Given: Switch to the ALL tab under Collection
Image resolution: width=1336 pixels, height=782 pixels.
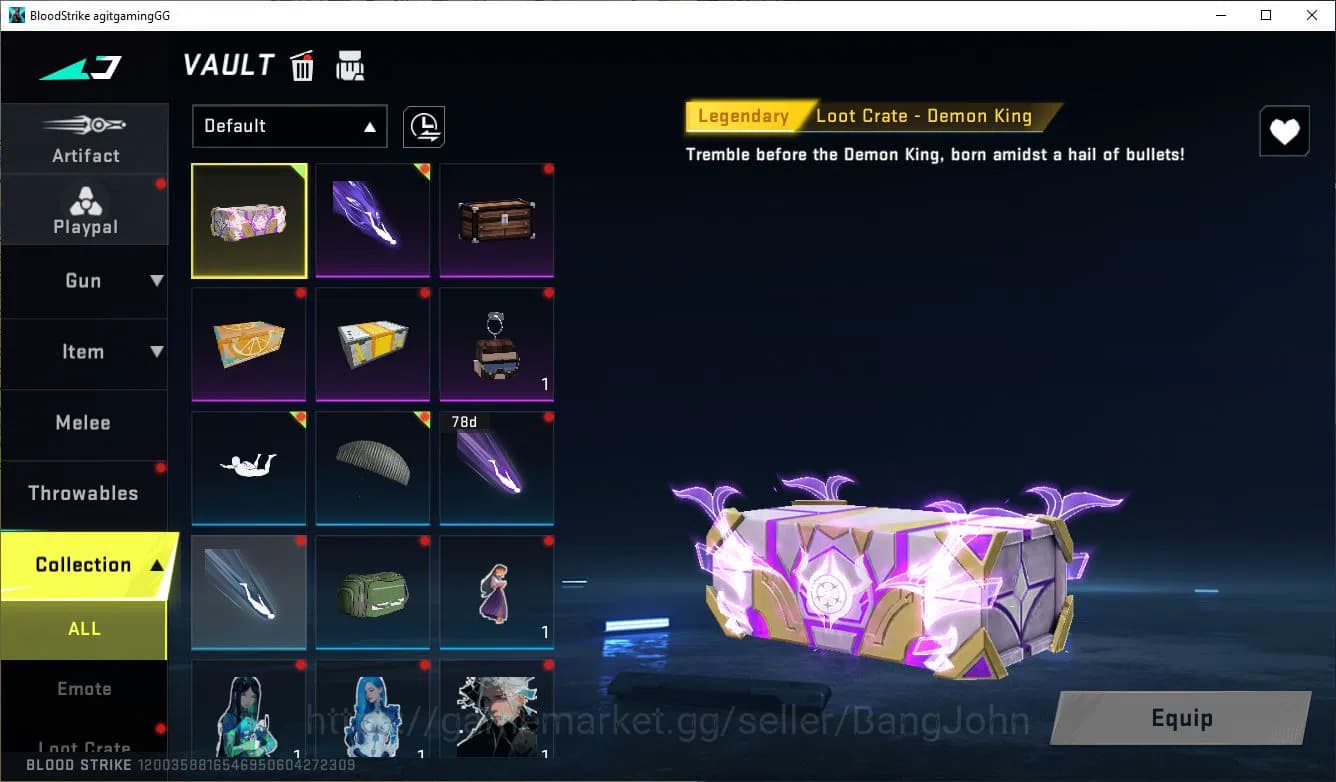Looking at the screenshot, I should (85, 628).
